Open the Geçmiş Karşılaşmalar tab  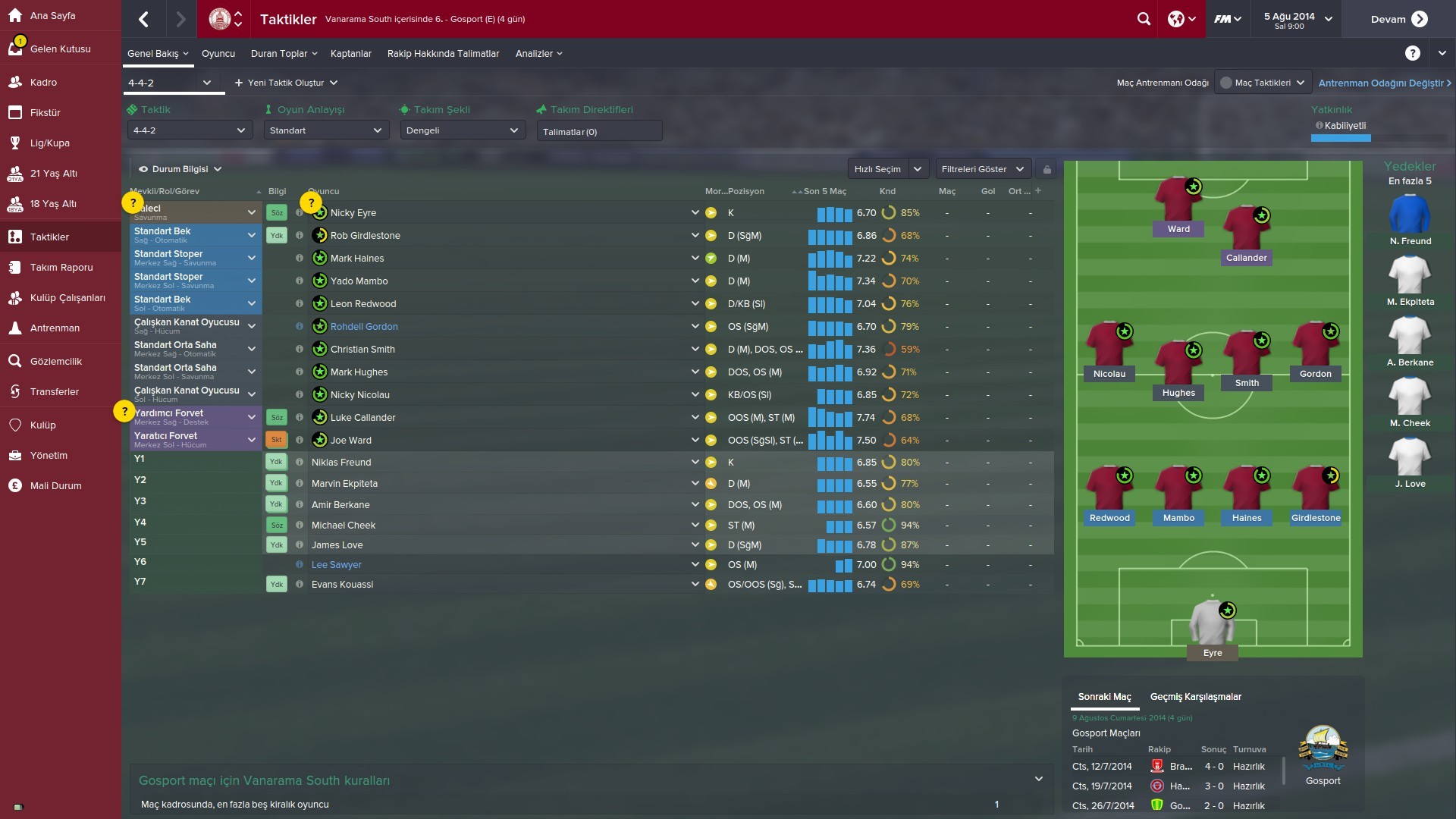point(1195,696)
